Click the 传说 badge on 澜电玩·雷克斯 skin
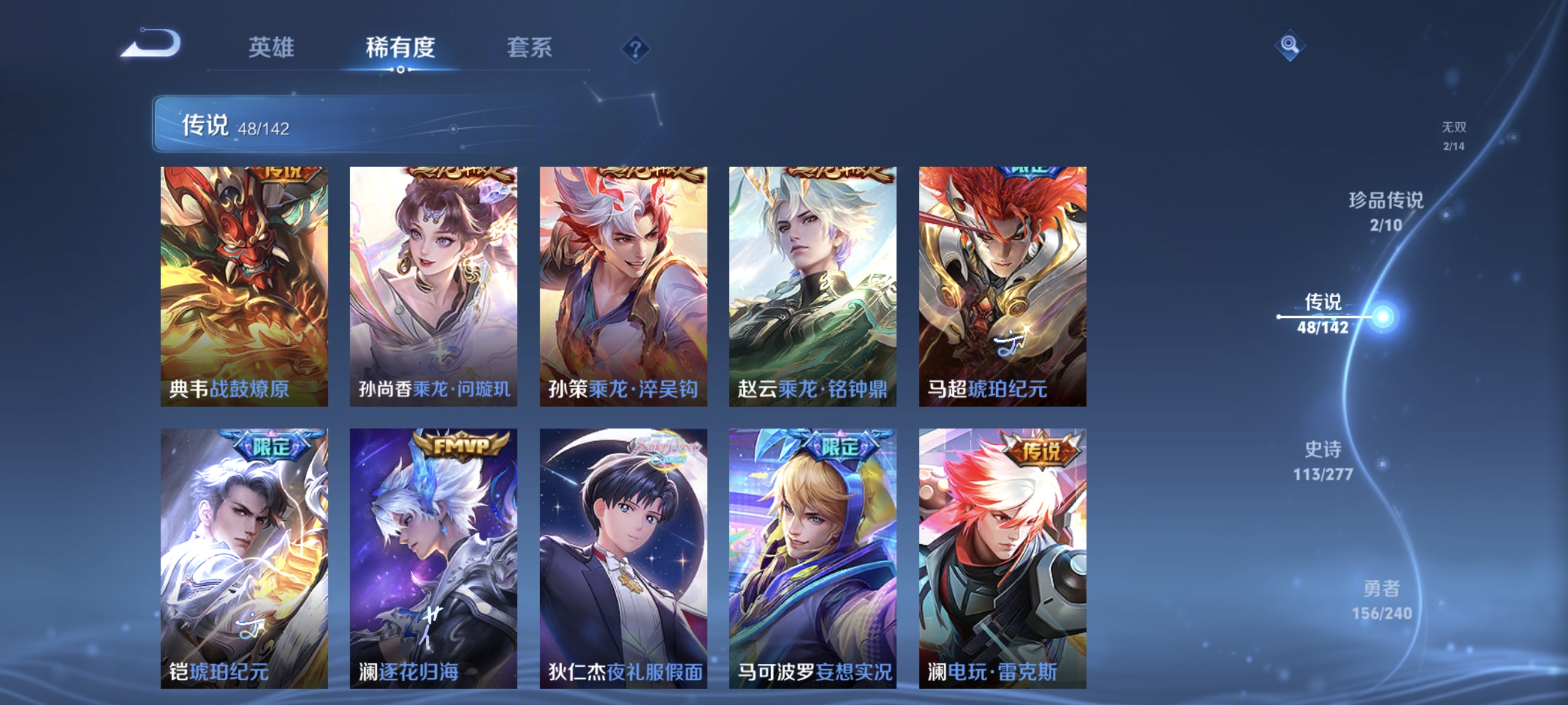The width and height of the screenshot is (1568, 705). coord(1043,451)
